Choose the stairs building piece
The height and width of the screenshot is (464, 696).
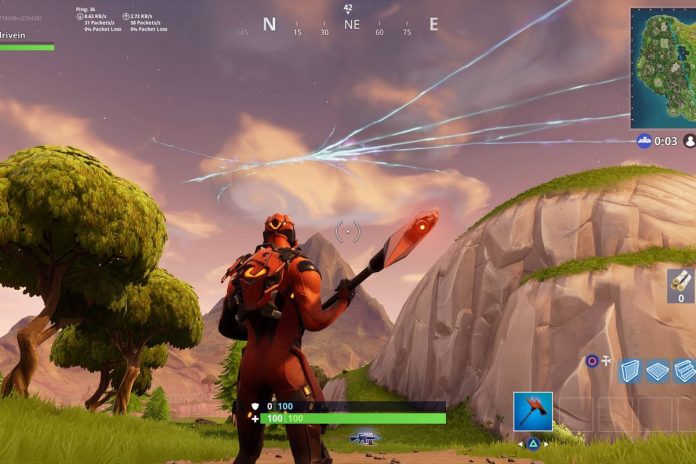(685, 371)
